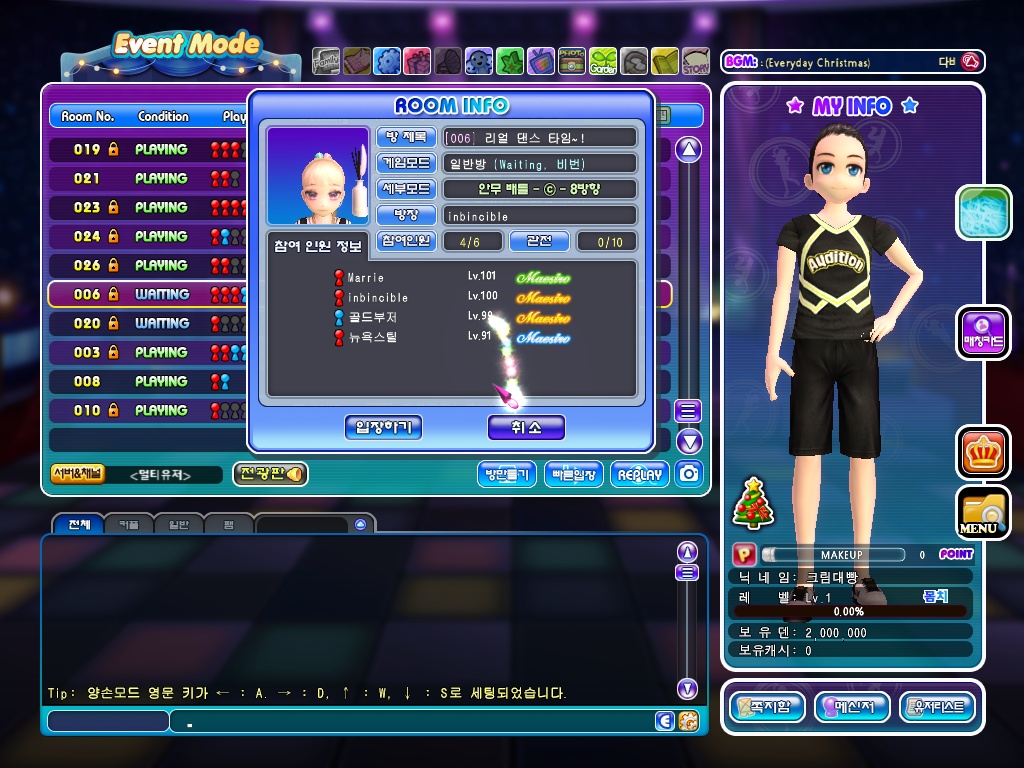This screenshot has height=768, width=1024.
Task: Cancel the Room Info dialog with 취소
Action: (x=526, y=428)
